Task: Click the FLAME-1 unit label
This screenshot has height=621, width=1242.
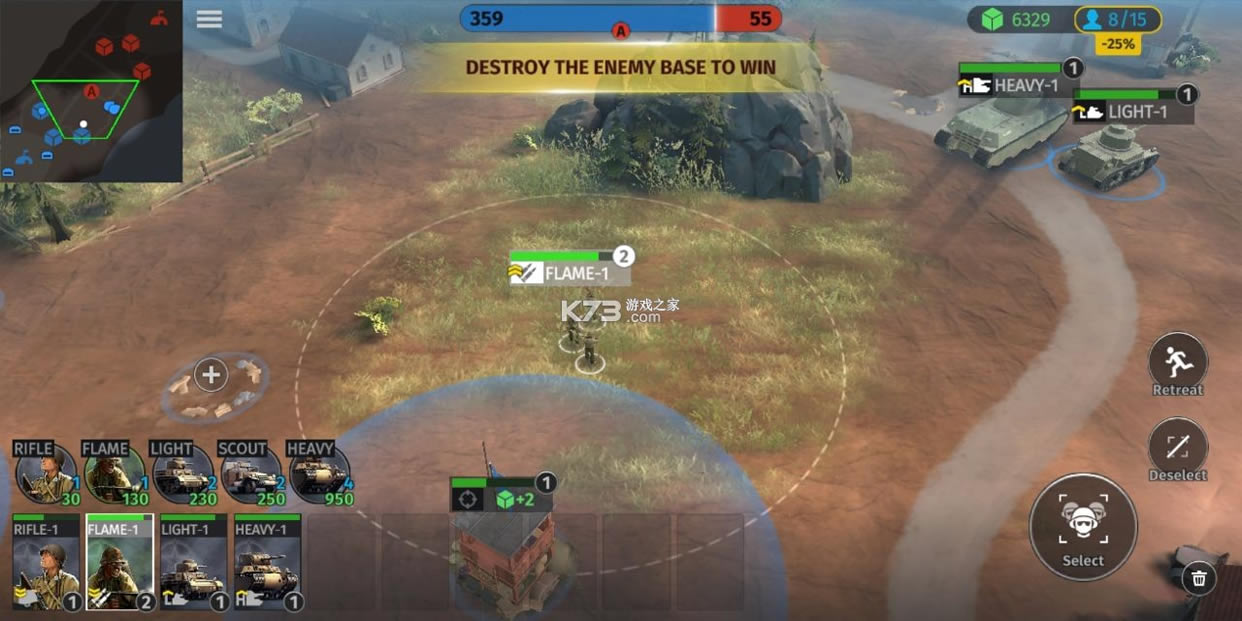Action: click(568, 273)
